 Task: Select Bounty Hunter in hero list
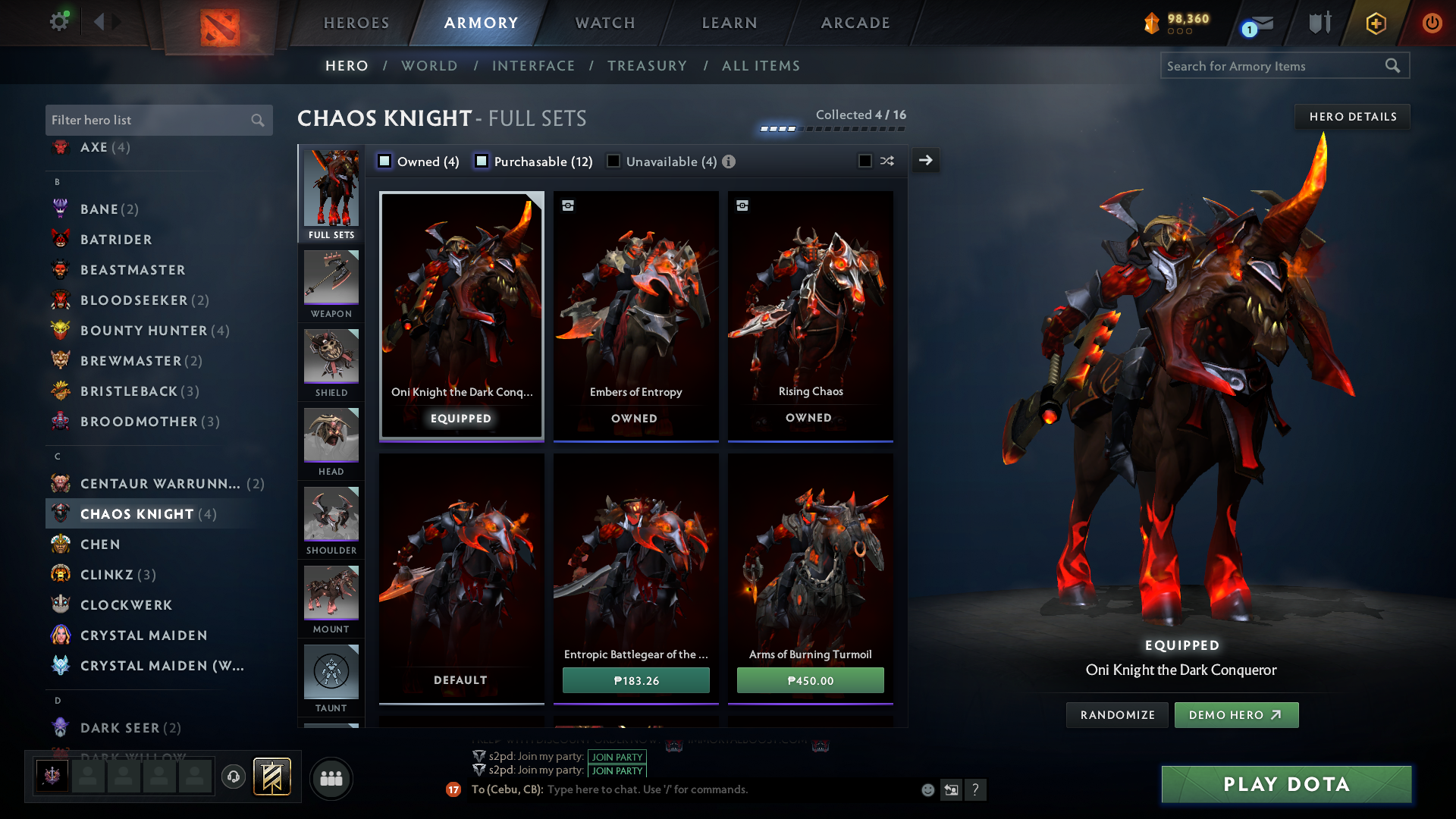point(143,331)
